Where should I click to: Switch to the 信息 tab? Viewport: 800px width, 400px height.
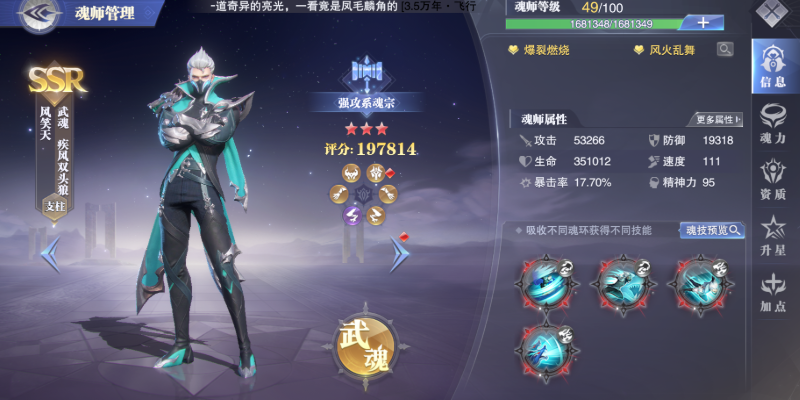point(773,67)
